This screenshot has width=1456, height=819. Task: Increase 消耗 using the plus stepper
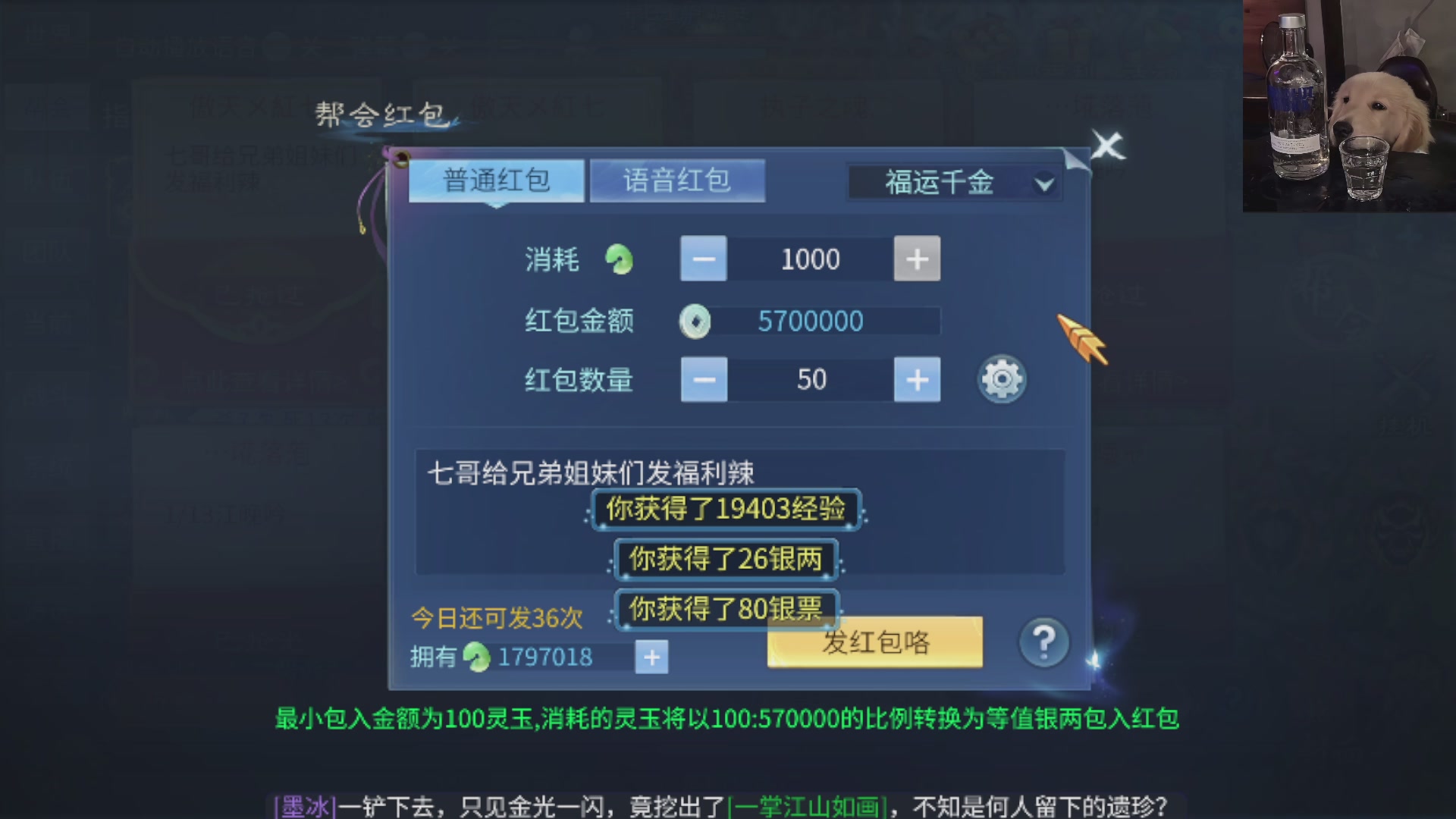917,259
